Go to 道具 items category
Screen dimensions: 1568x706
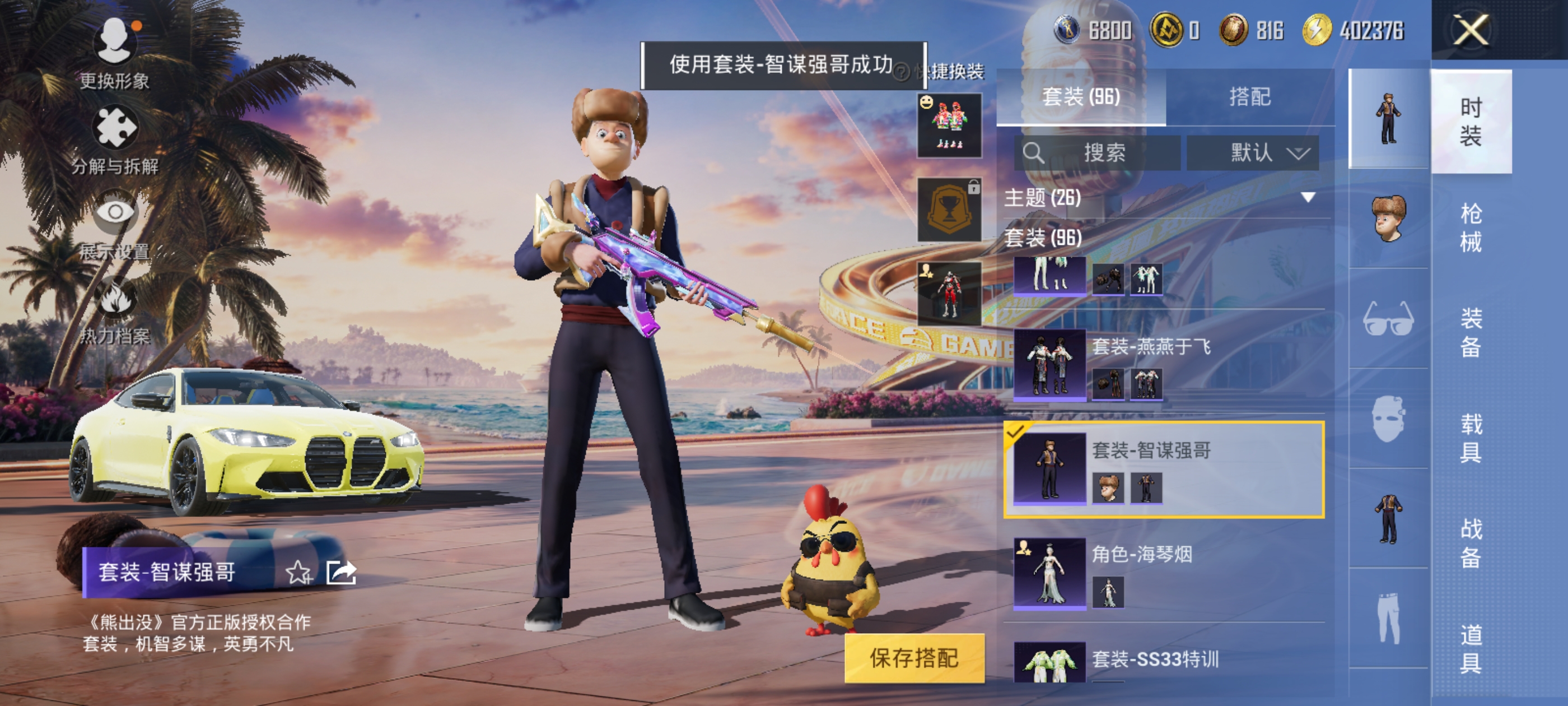[1471, 648]
